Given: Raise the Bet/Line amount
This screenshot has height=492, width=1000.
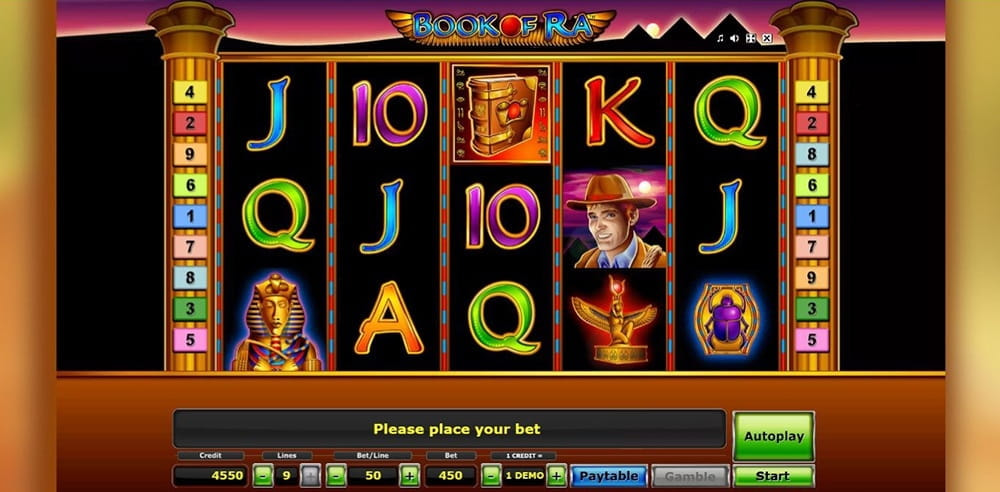Looking at the screenshot, I should click(x=409, y=476).
